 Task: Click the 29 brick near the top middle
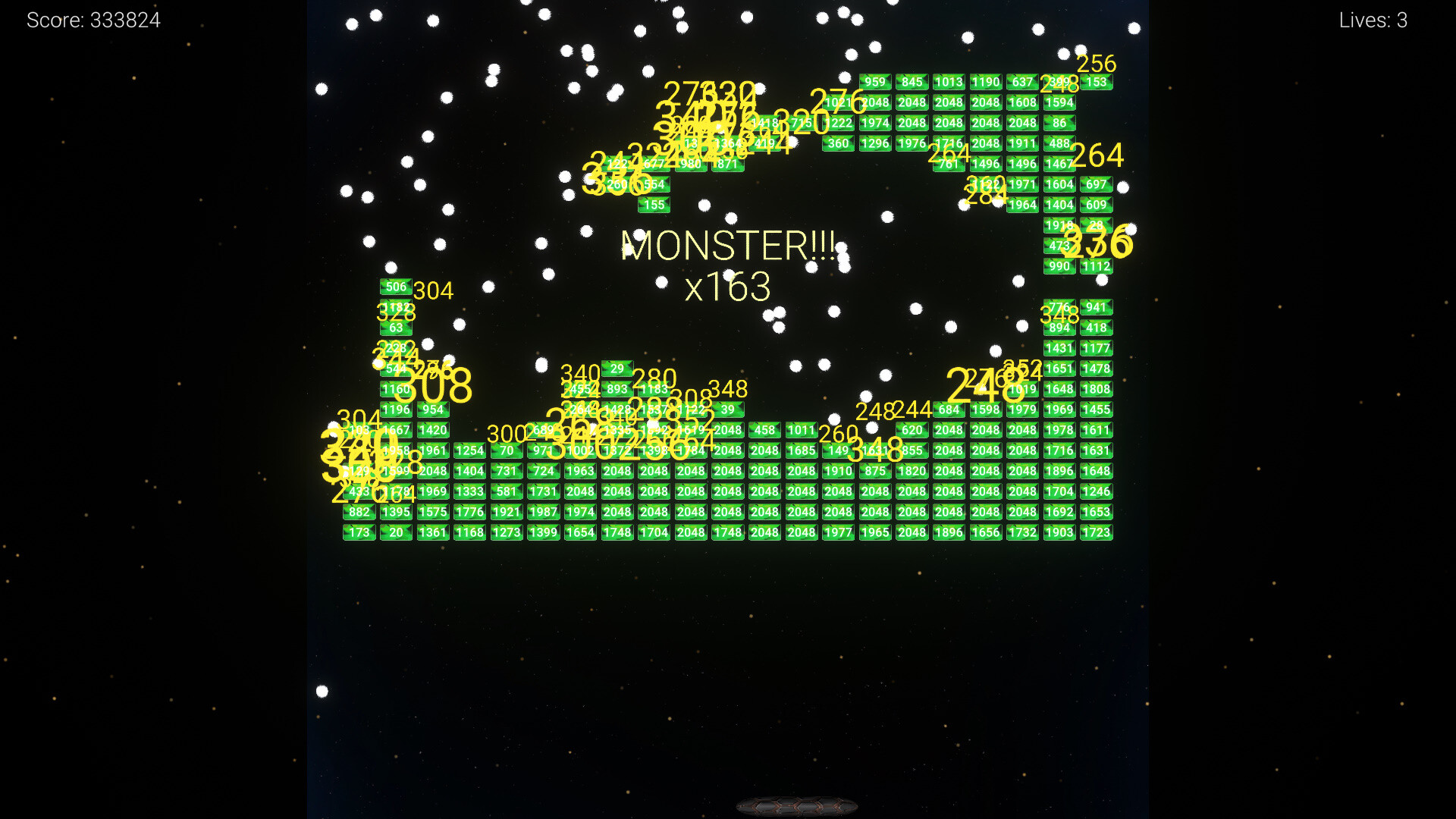[x=617, y=369]
